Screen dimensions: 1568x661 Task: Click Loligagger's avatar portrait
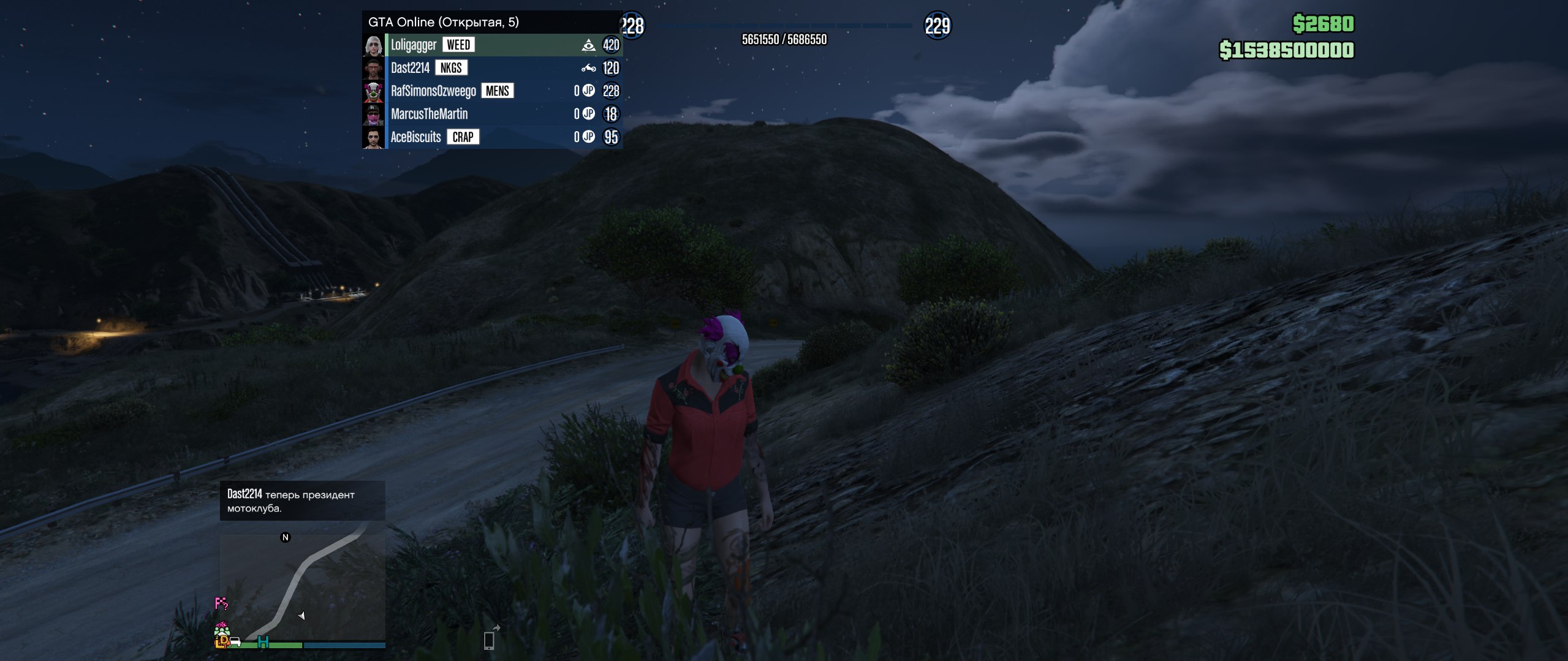(x=374, y=45)
